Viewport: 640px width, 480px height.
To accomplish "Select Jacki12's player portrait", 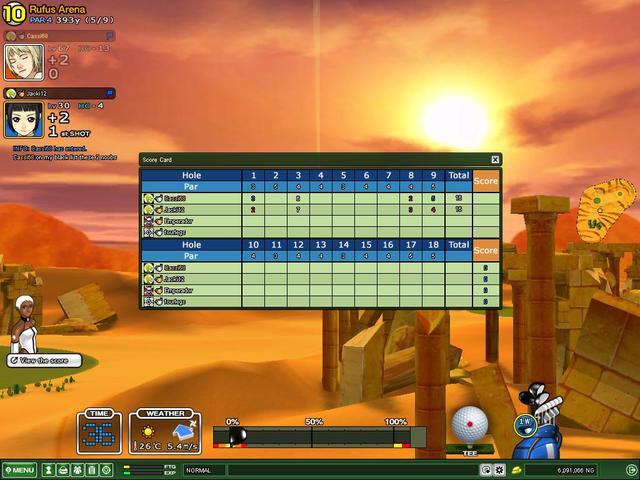I will tap(23, 120).
